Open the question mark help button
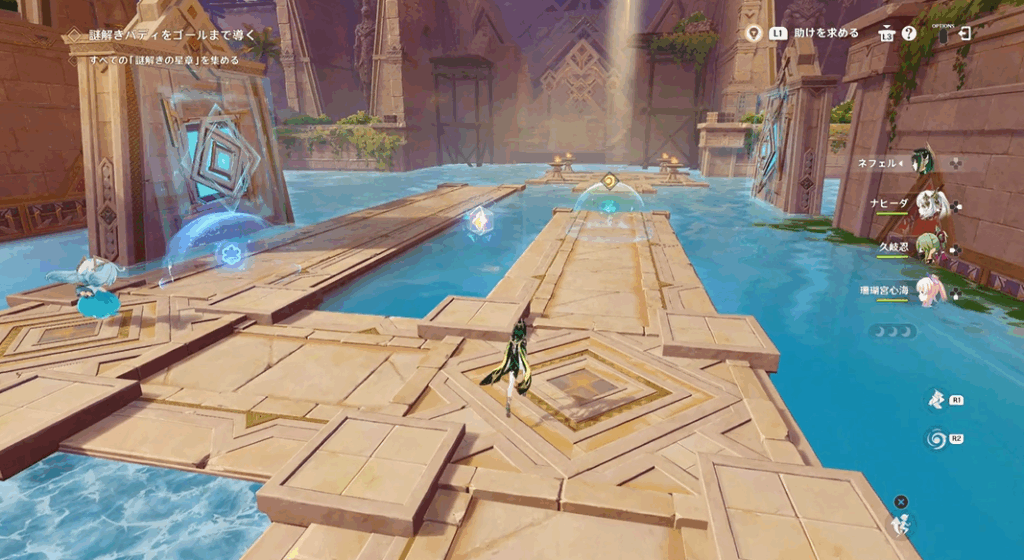The width and height of the screenshot is (1024, 560). [908, 33]
